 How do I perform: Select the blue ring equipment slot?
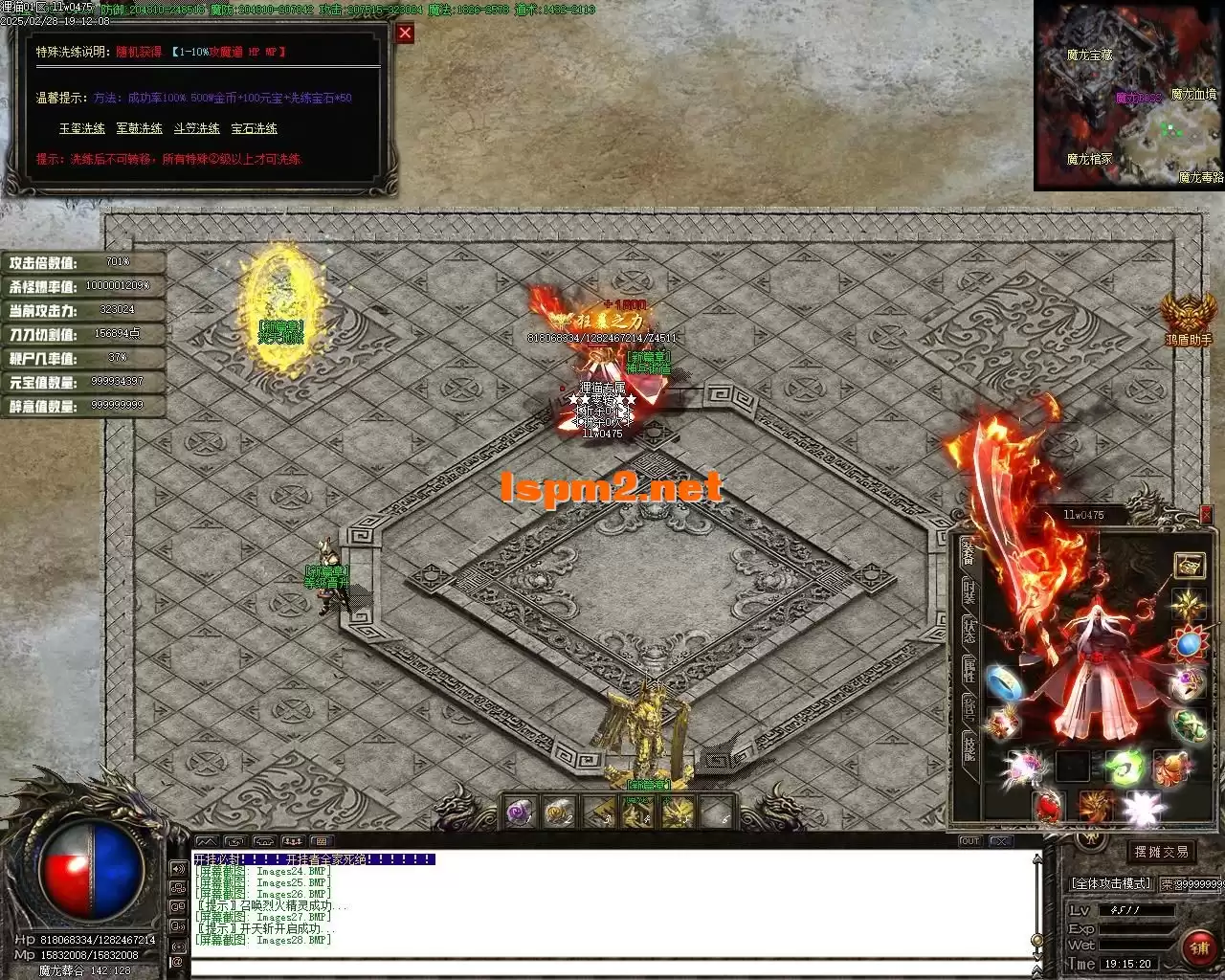coord(1003,680)
